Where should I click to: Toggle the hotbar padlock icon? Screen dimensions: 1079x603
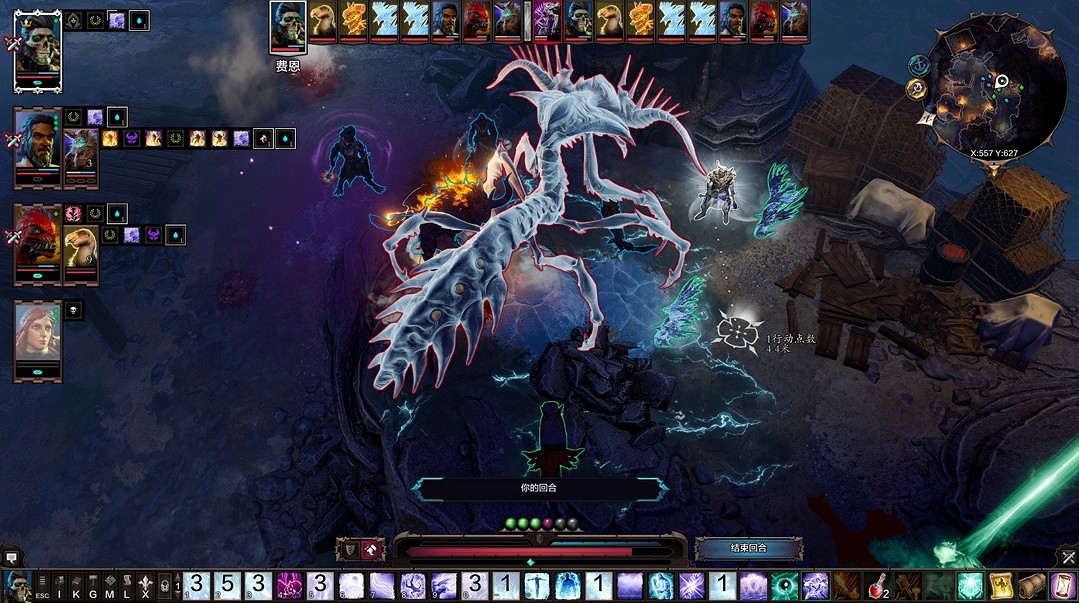coord(165,586)
